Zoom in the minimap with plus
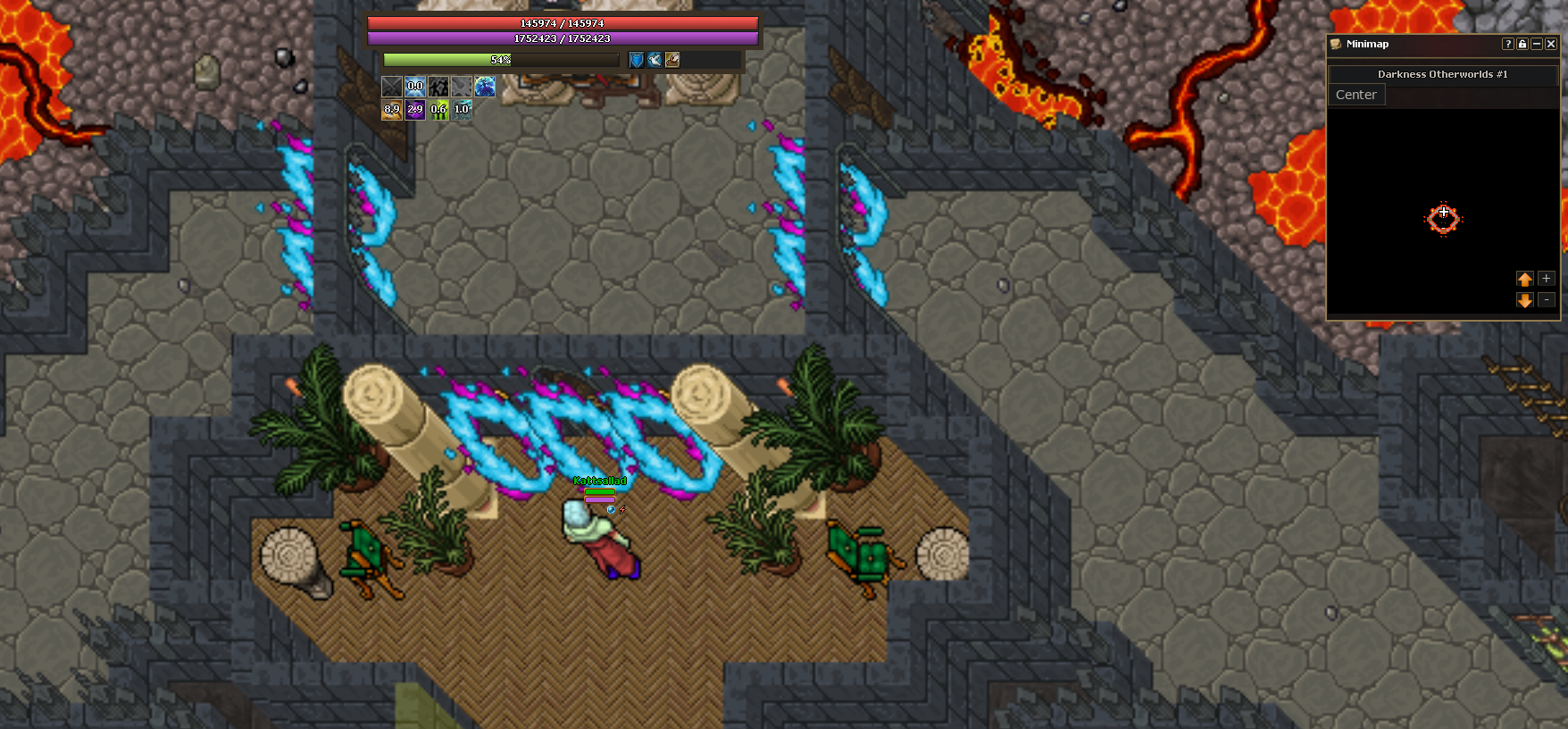1568x729 pixels. tap(1547, 279)
